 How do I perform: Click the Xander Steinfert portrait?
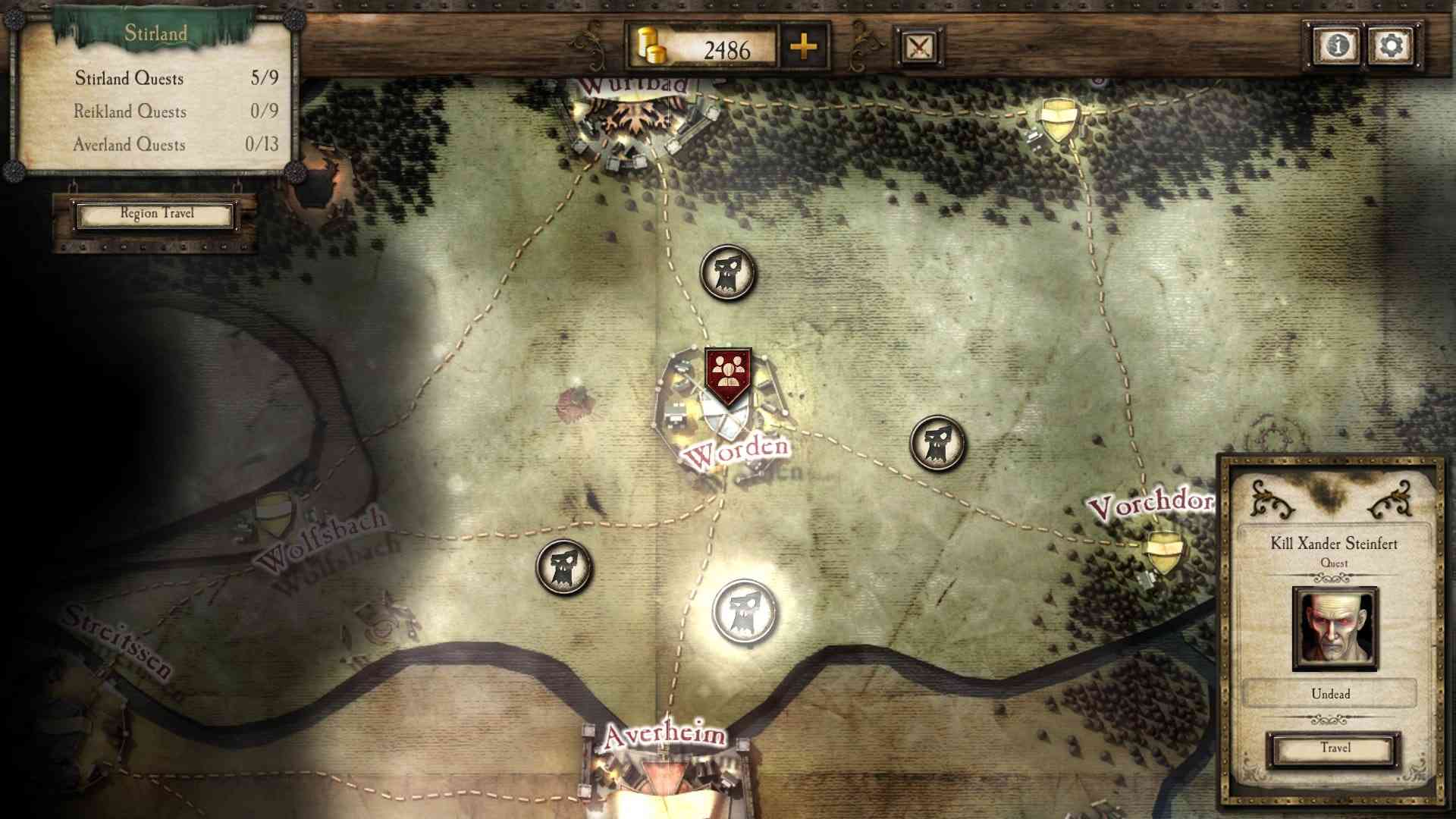click(x=1335, y=628)
